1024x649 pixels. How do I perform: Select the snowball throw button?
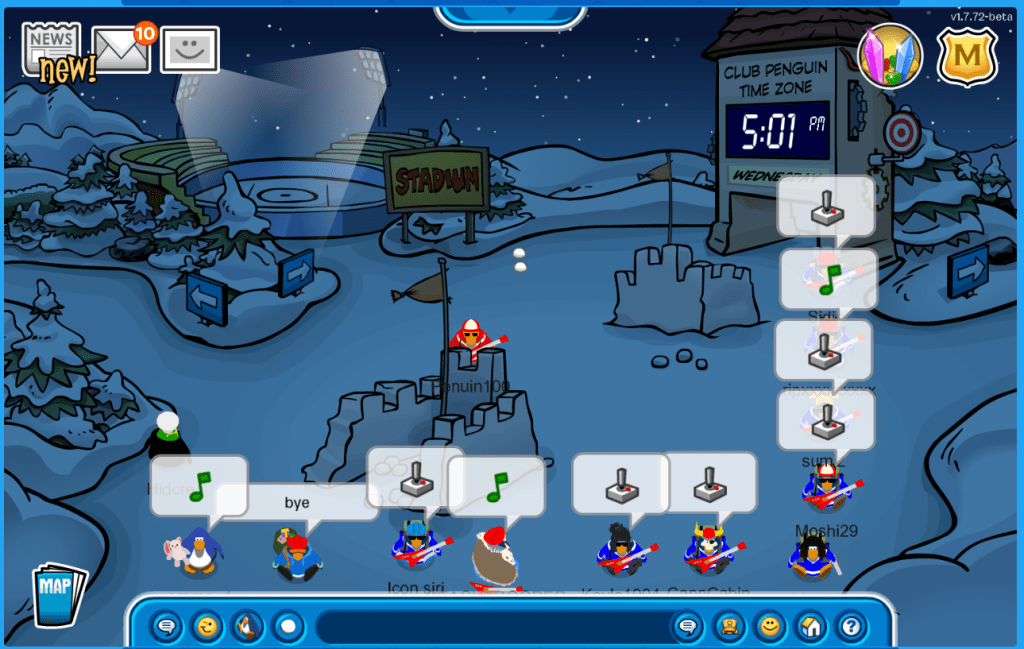(288, 627)
